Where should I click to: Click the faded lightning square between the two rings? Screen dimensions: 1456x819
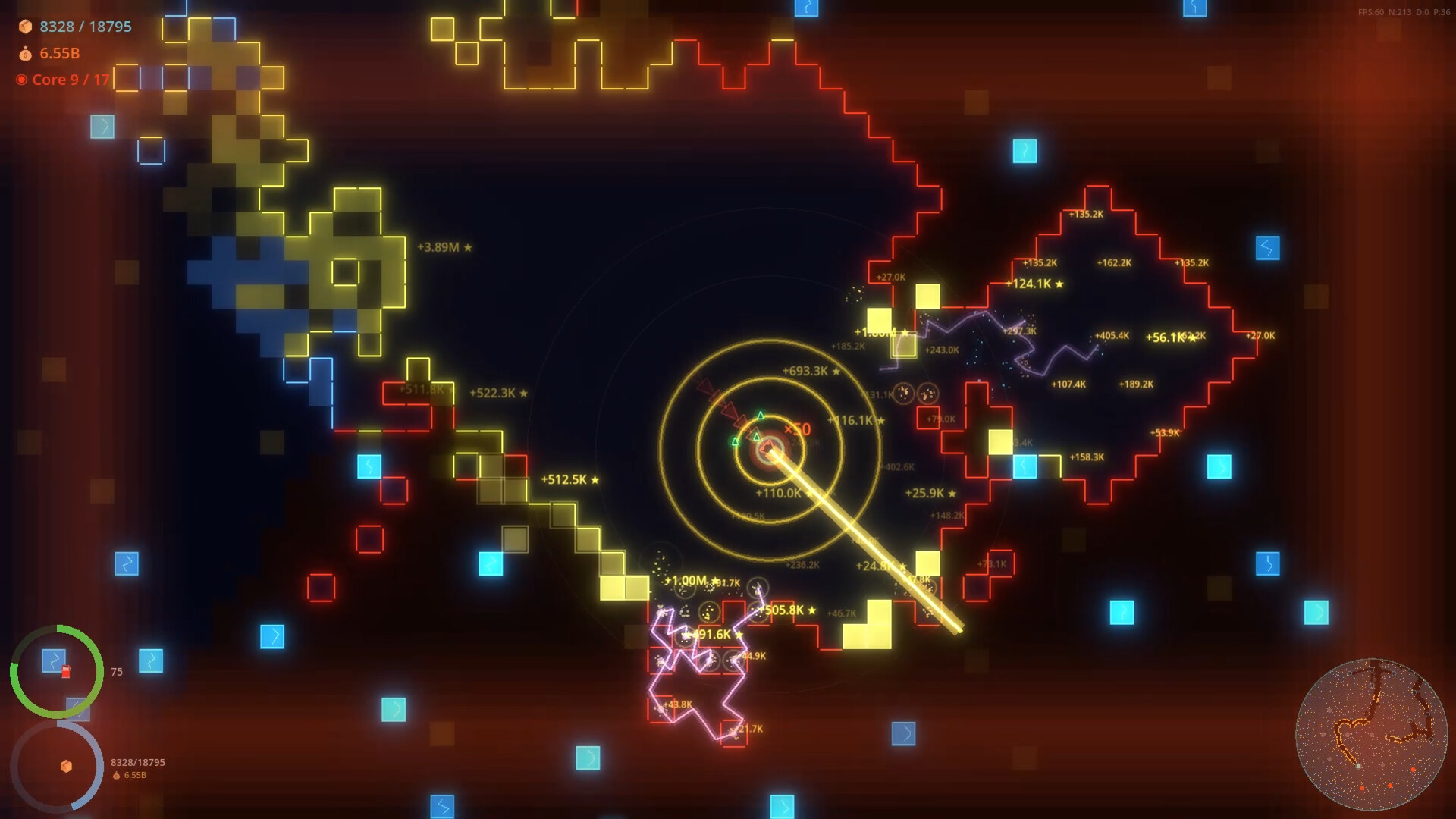point(77,710)
